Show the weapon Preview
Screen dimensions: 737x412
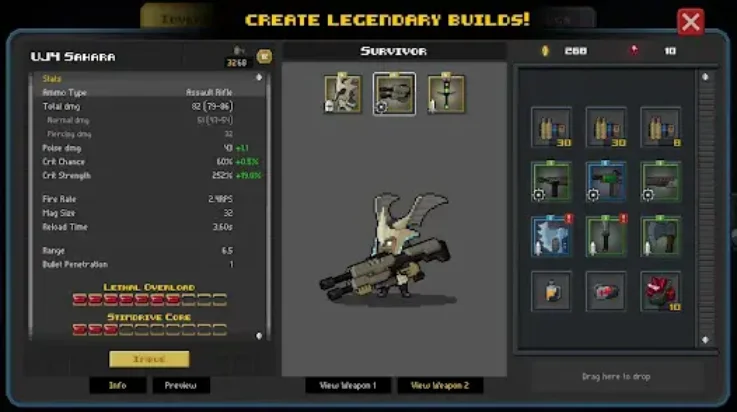180,385
